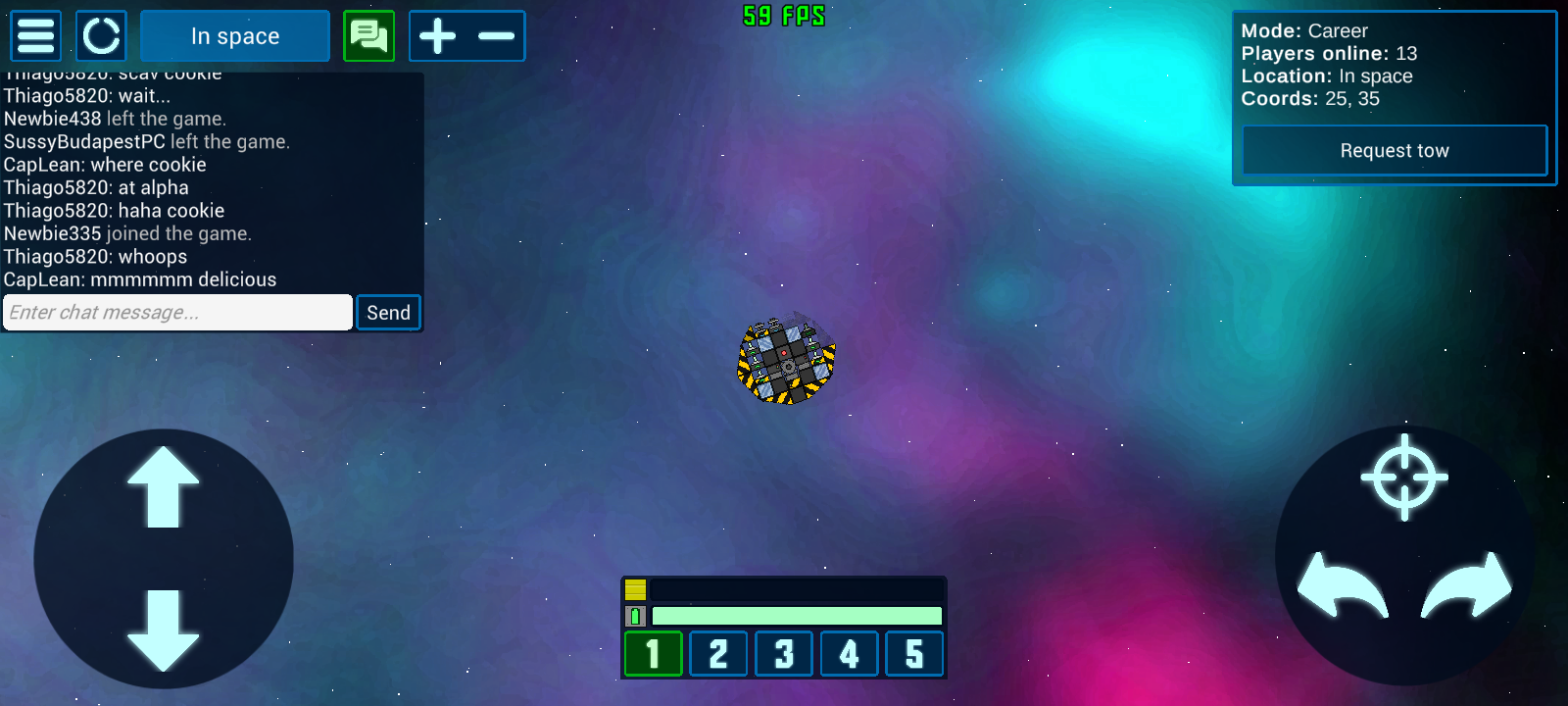Screen dimensions: 1568x706
Task: Request a tow for the ship
Action: point(1394,151)
